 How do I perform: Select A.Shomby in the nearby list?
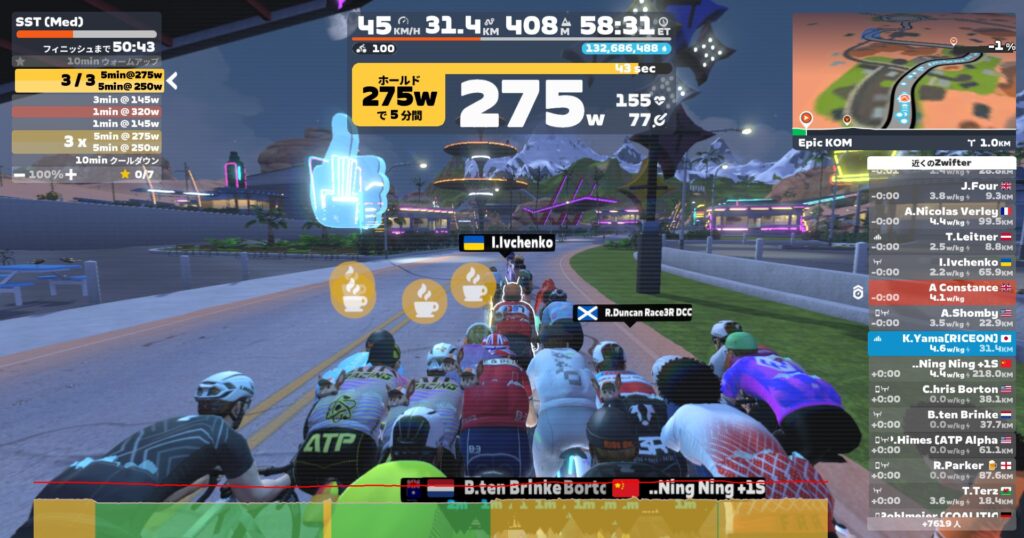point(941,317)
